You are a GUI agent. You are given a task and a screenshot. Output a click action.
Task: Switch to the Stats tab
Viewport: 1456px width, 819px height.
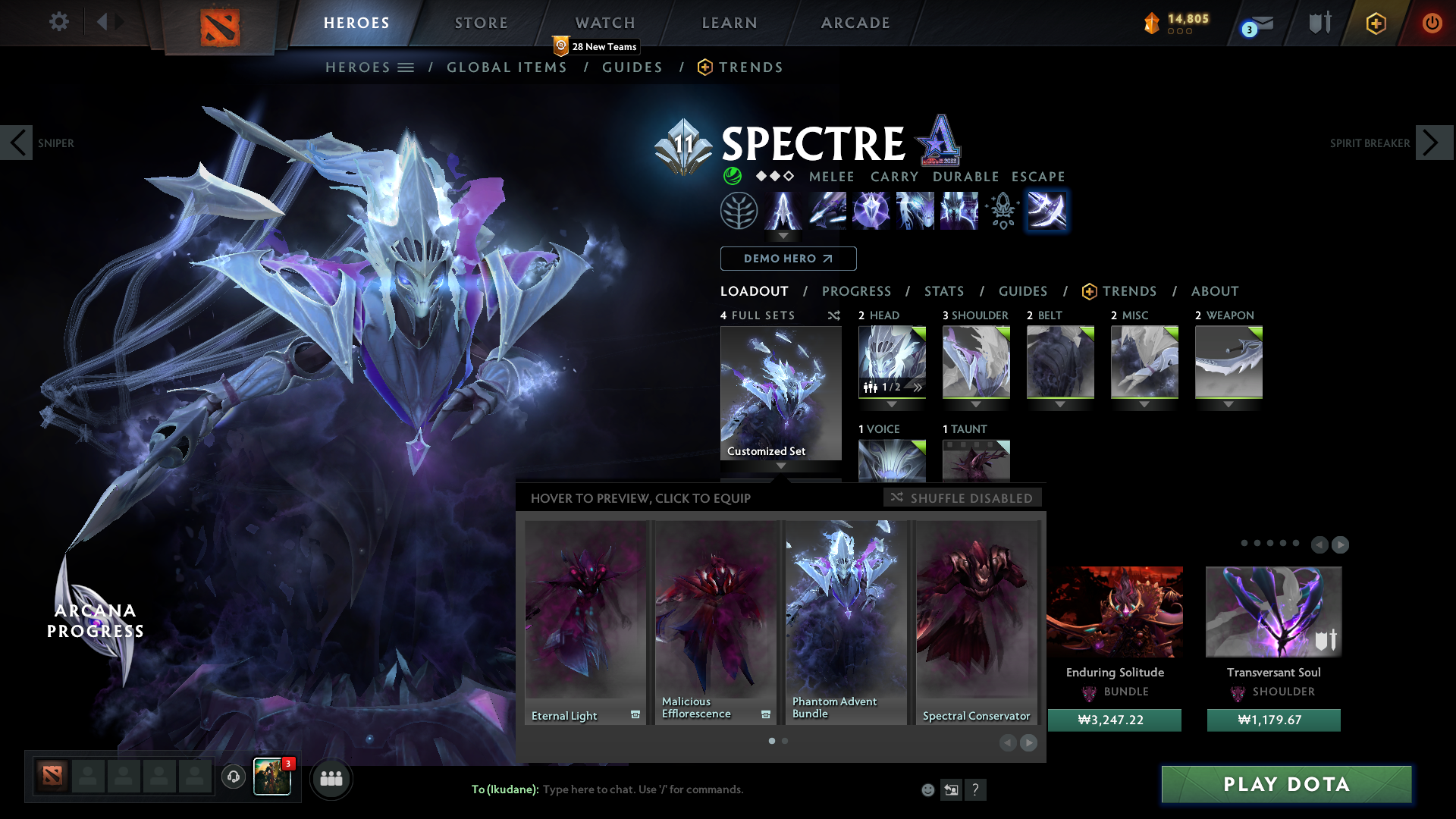click(943, 291)
